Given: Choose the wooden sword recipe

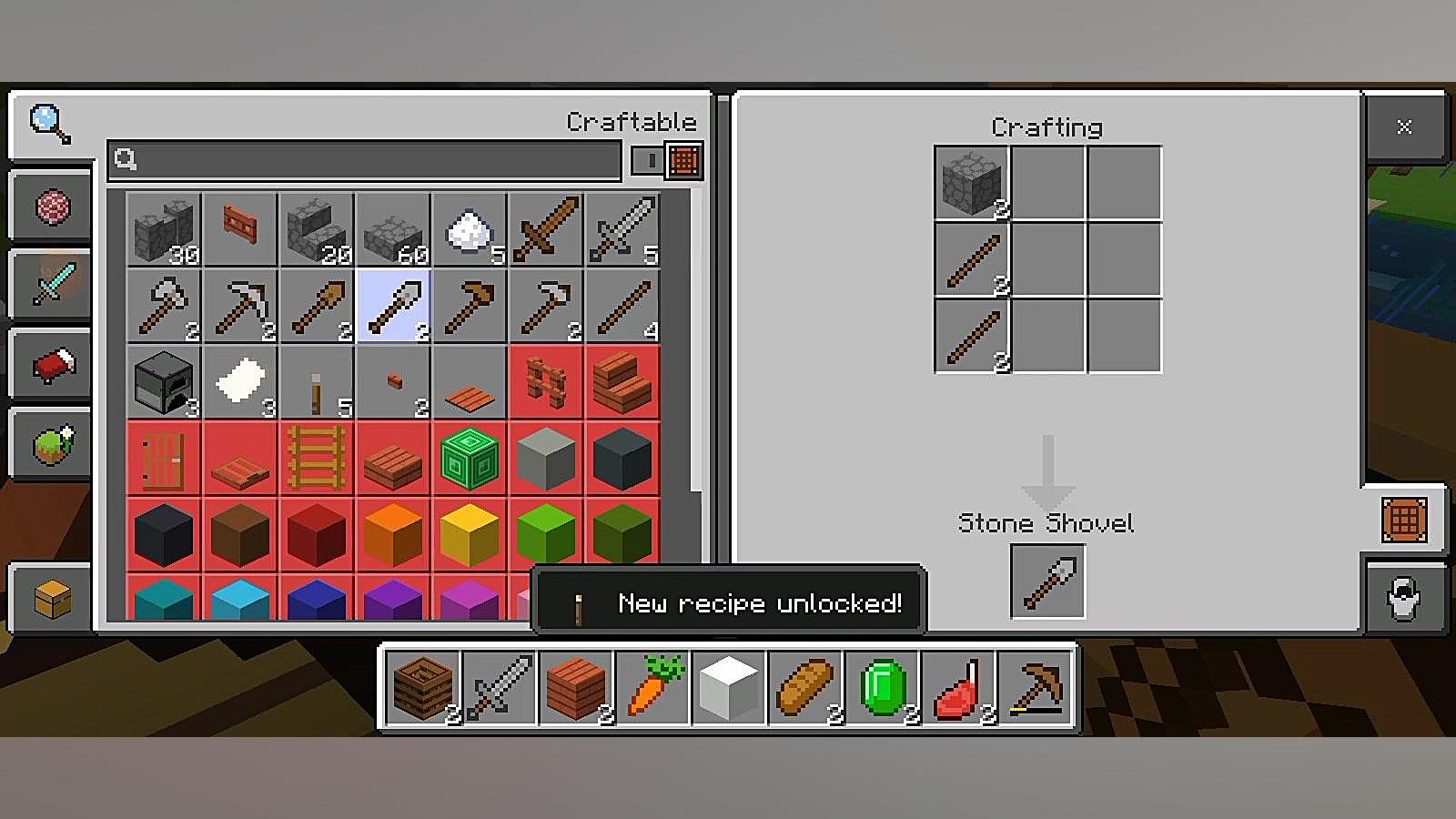Looking at the screenshot, I should [545, 229].
